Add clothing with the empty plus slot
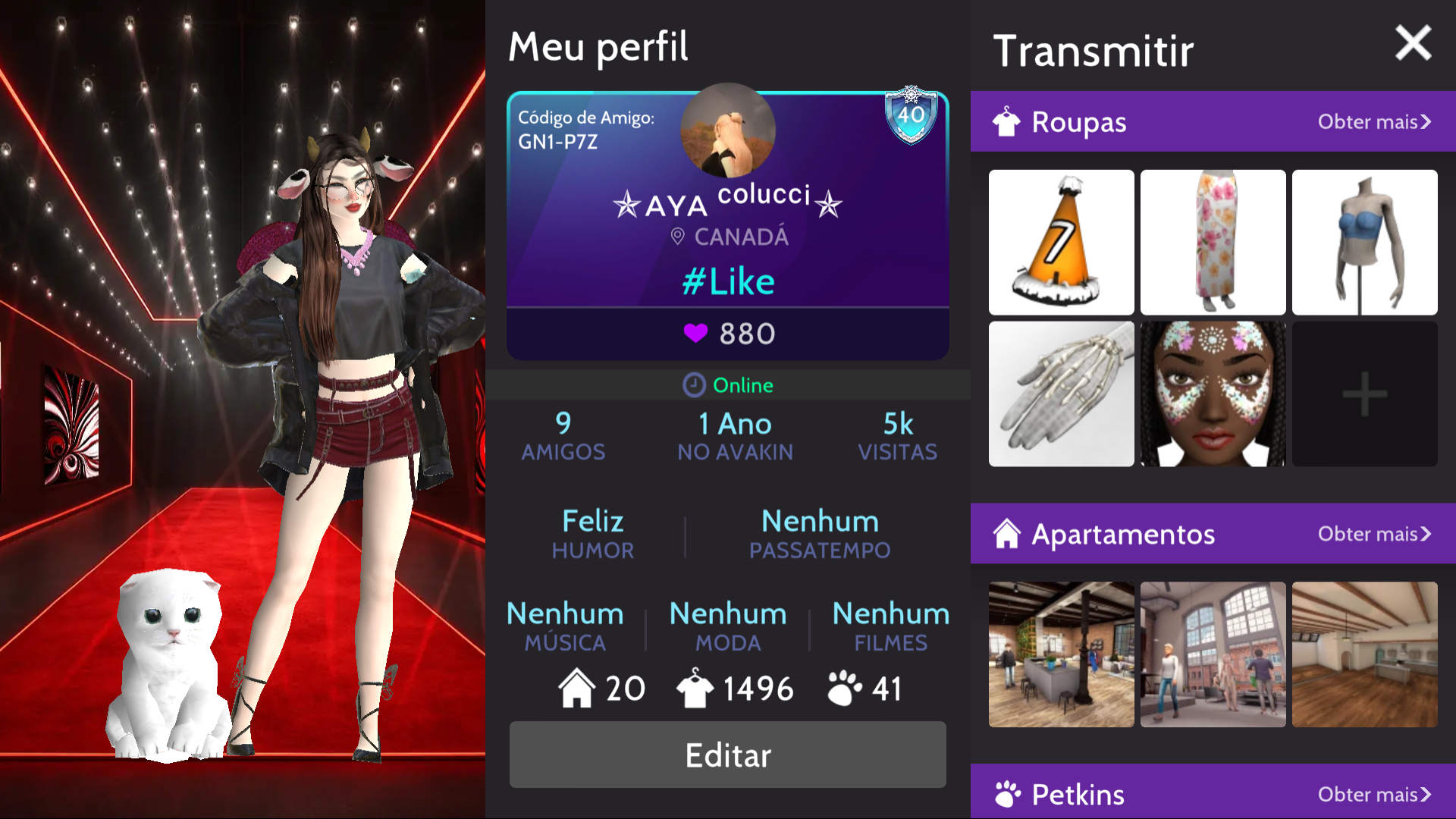 click(x=1364, y=394)
